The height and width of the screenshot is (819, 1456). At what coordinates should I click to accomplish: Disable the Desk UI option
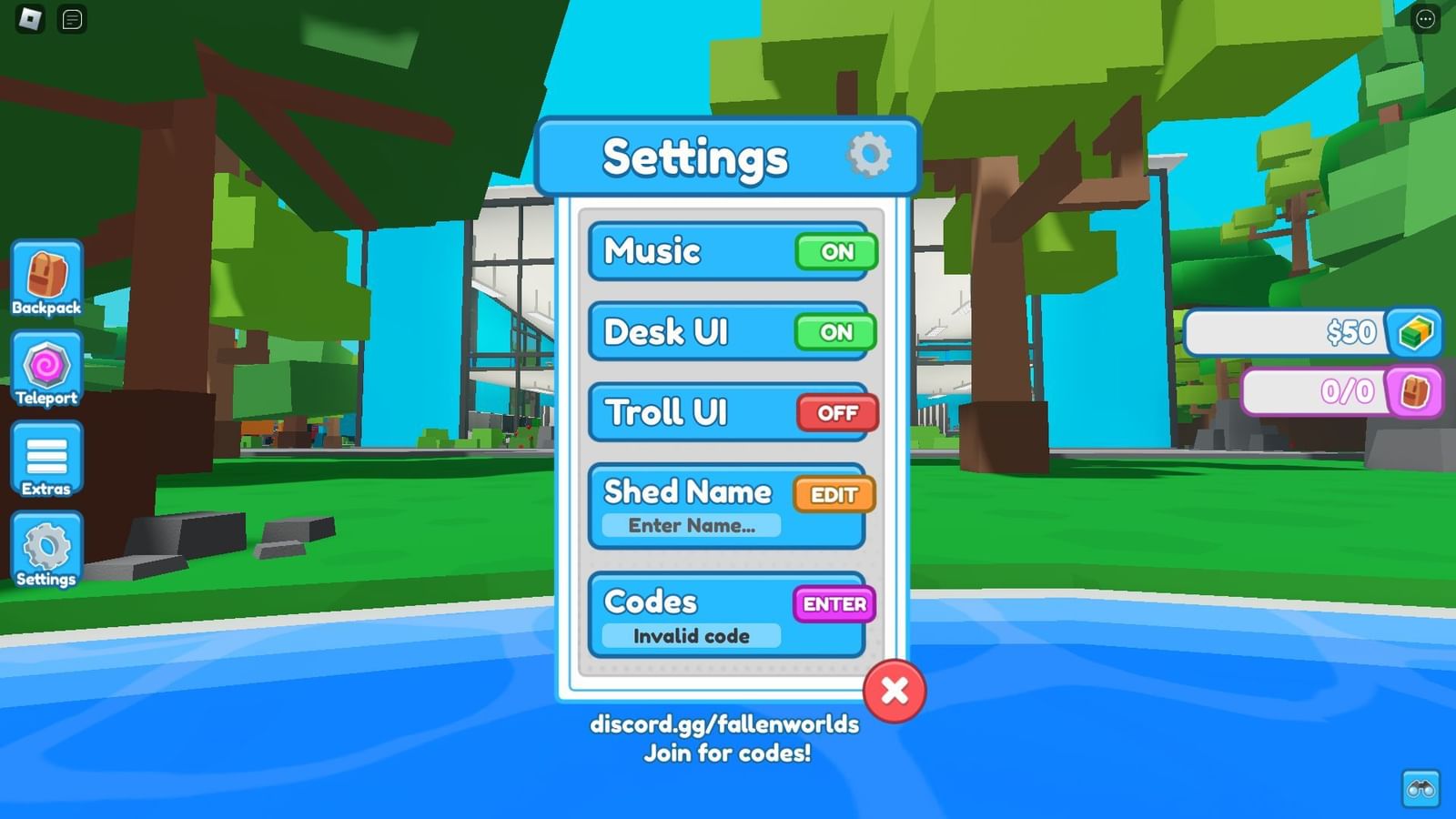point(834,333)
